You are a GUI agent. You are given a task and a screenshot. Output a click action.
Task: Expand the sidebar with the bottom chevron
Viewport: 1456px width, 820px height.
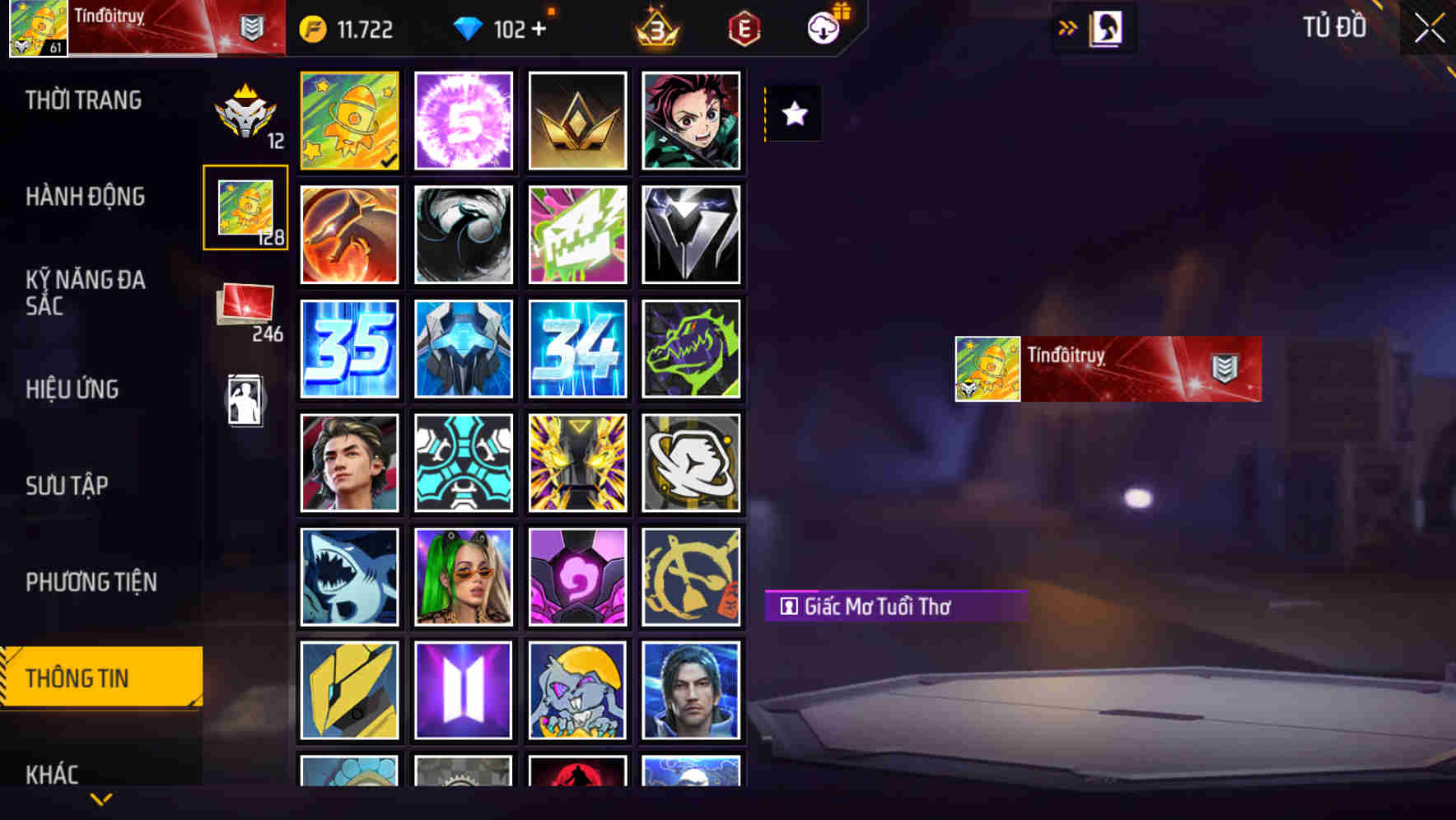(99, 797)
